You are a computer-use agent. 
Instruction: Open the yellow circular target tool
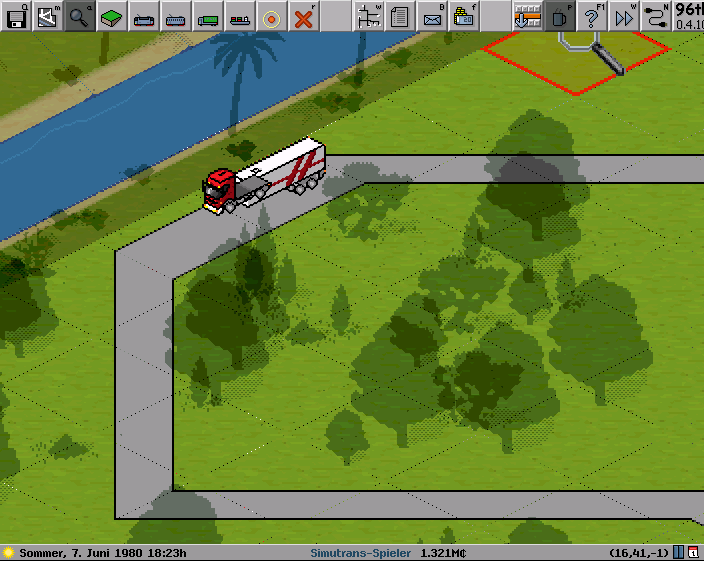272,16
